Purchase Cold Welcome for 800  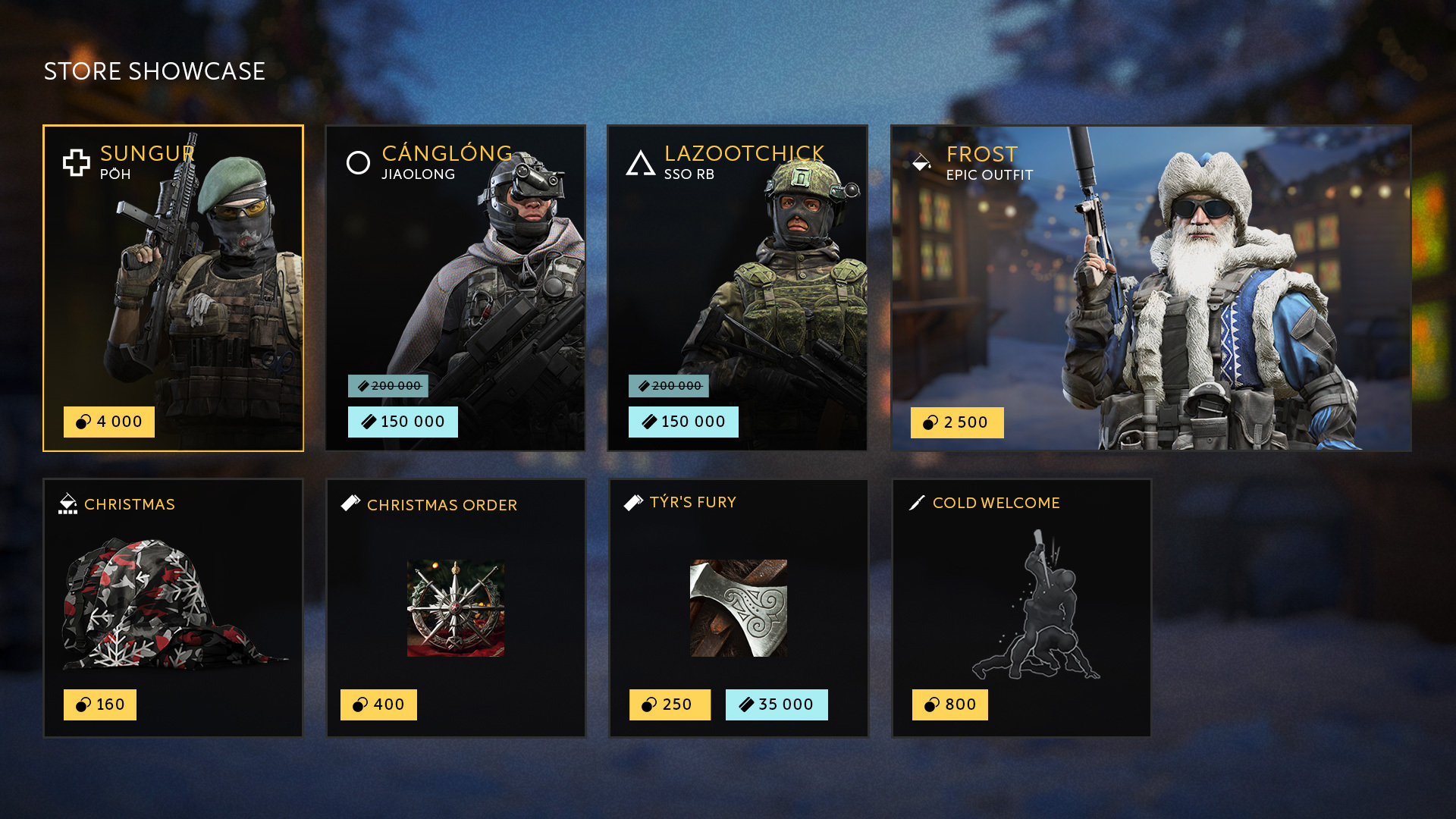tap(950, 704)
